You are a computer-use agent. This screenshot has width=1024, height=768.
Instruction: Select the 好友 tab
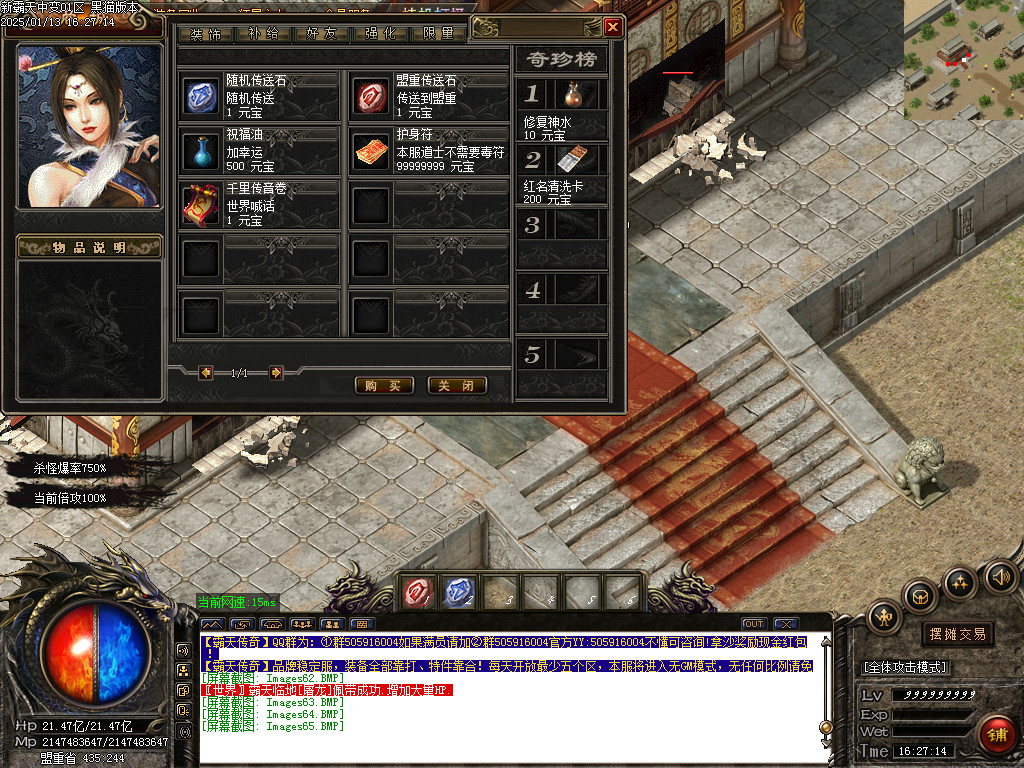pyautogui.click(x=322, y=34)
